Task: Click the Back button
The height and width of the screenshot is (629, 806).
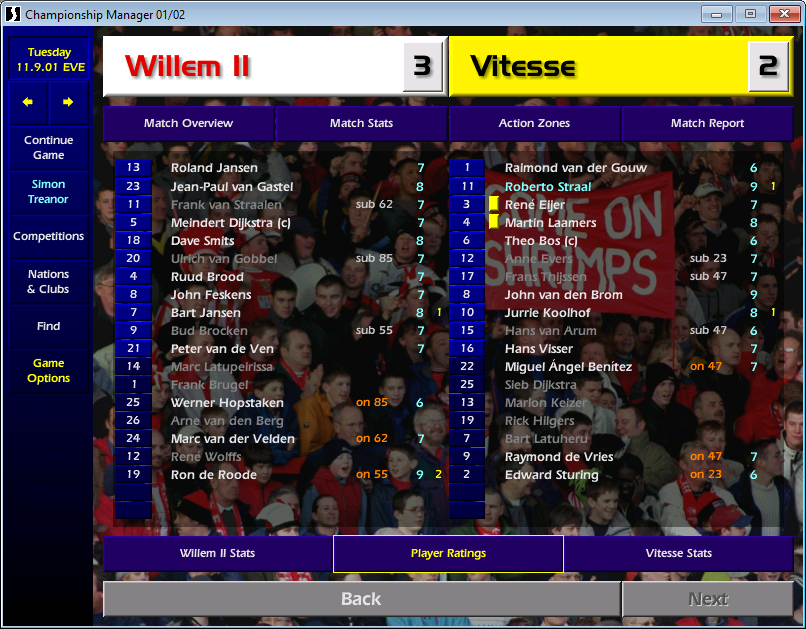Action: point(361,599)
